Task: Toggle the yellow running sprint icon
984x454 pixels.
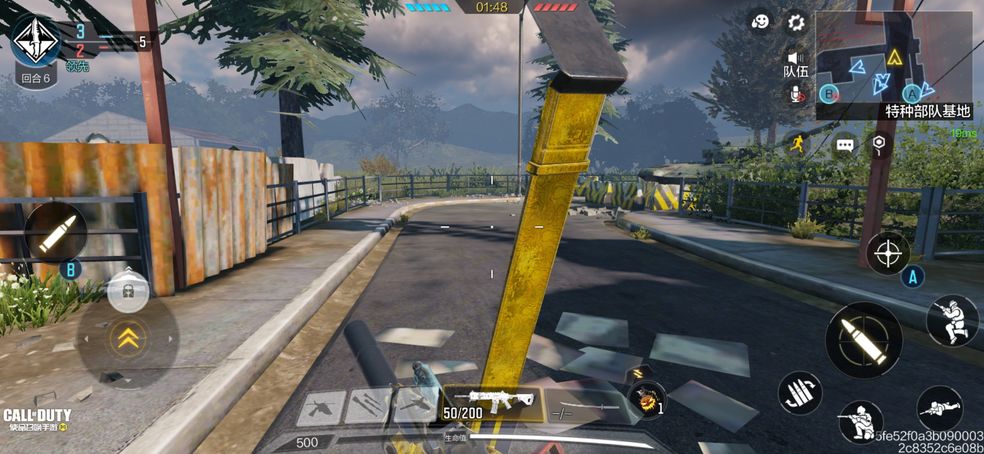Action: click(797, 144)
